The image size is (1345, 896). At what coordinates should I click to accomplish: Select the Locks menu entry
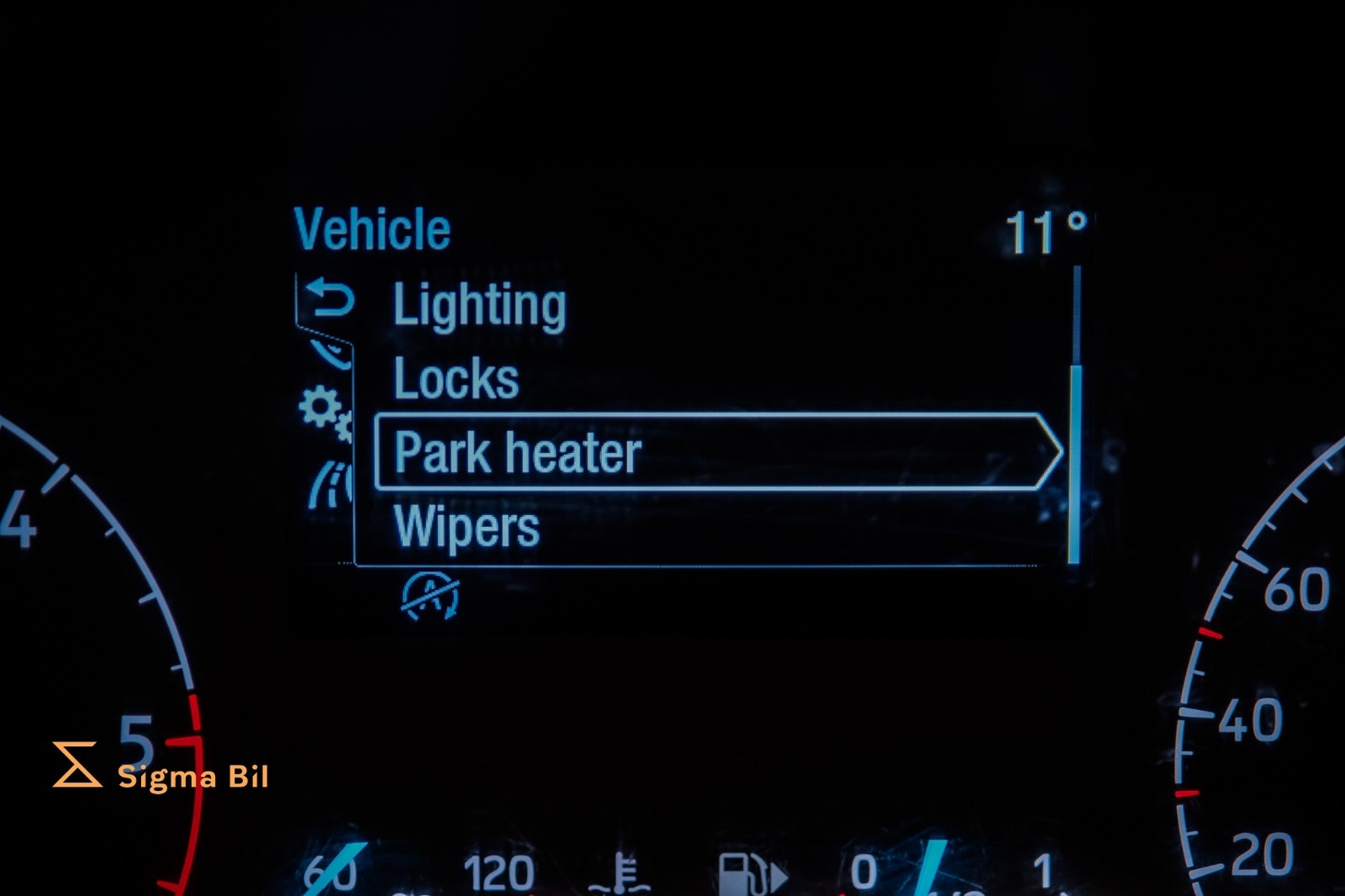[x=456, y=379]
